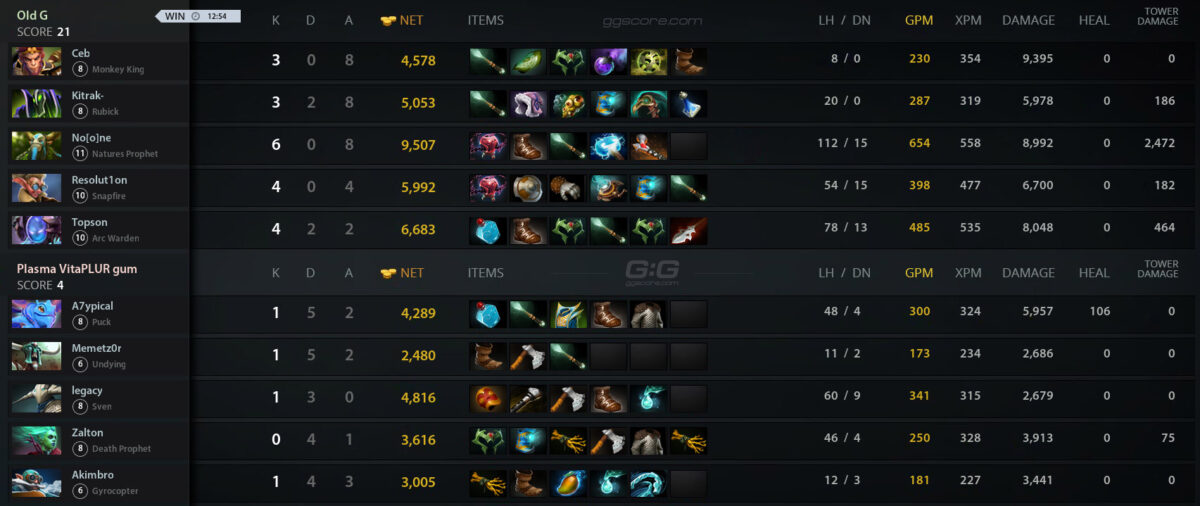Choose Zalton's Death Prophet portrait

pos(36,441)
